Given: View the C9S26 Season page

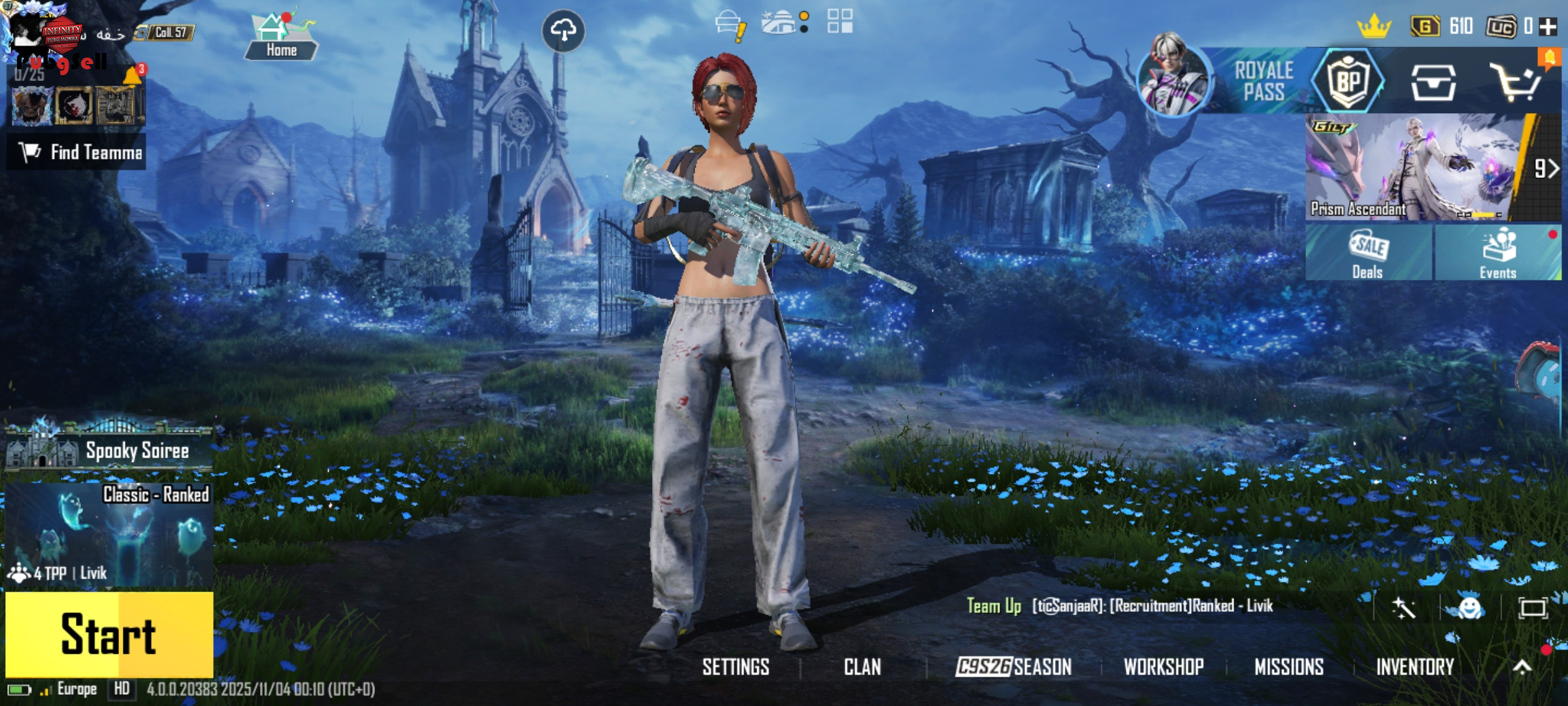Looking at the screenshot, I should [x=1013, y=667].
